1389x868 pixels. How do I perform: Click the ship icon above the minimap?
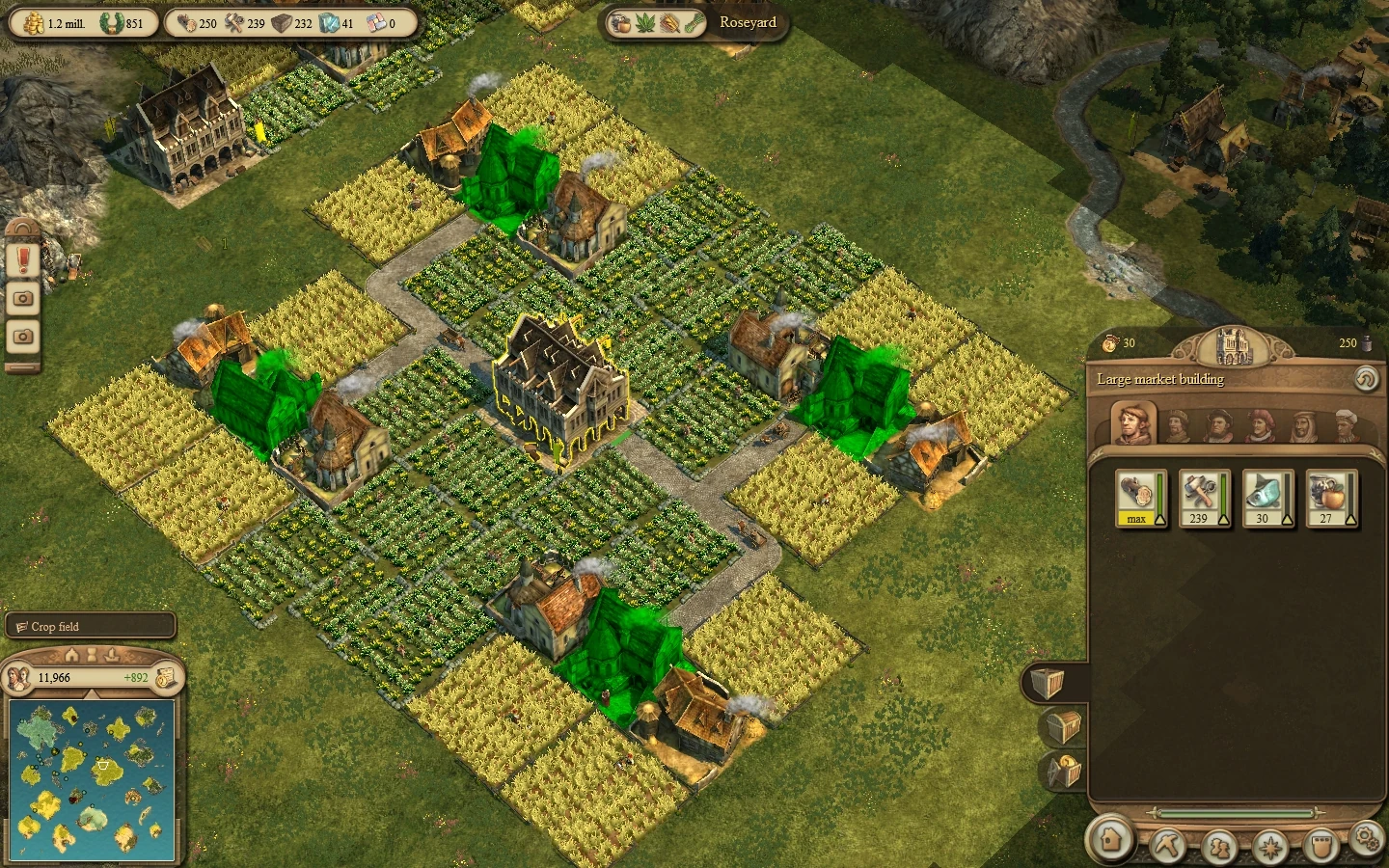[112, 655]
